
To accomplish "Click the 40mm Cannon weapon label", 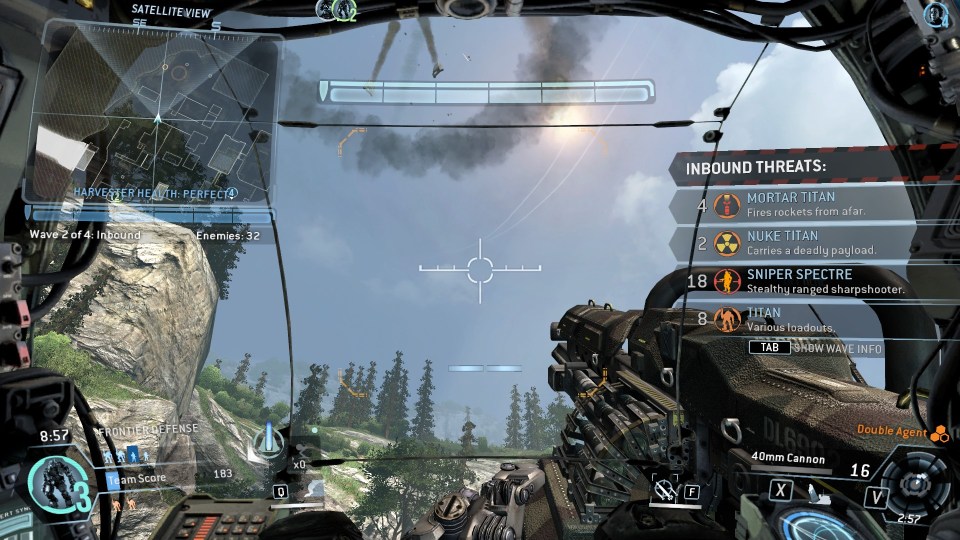I will pos(789,459).
